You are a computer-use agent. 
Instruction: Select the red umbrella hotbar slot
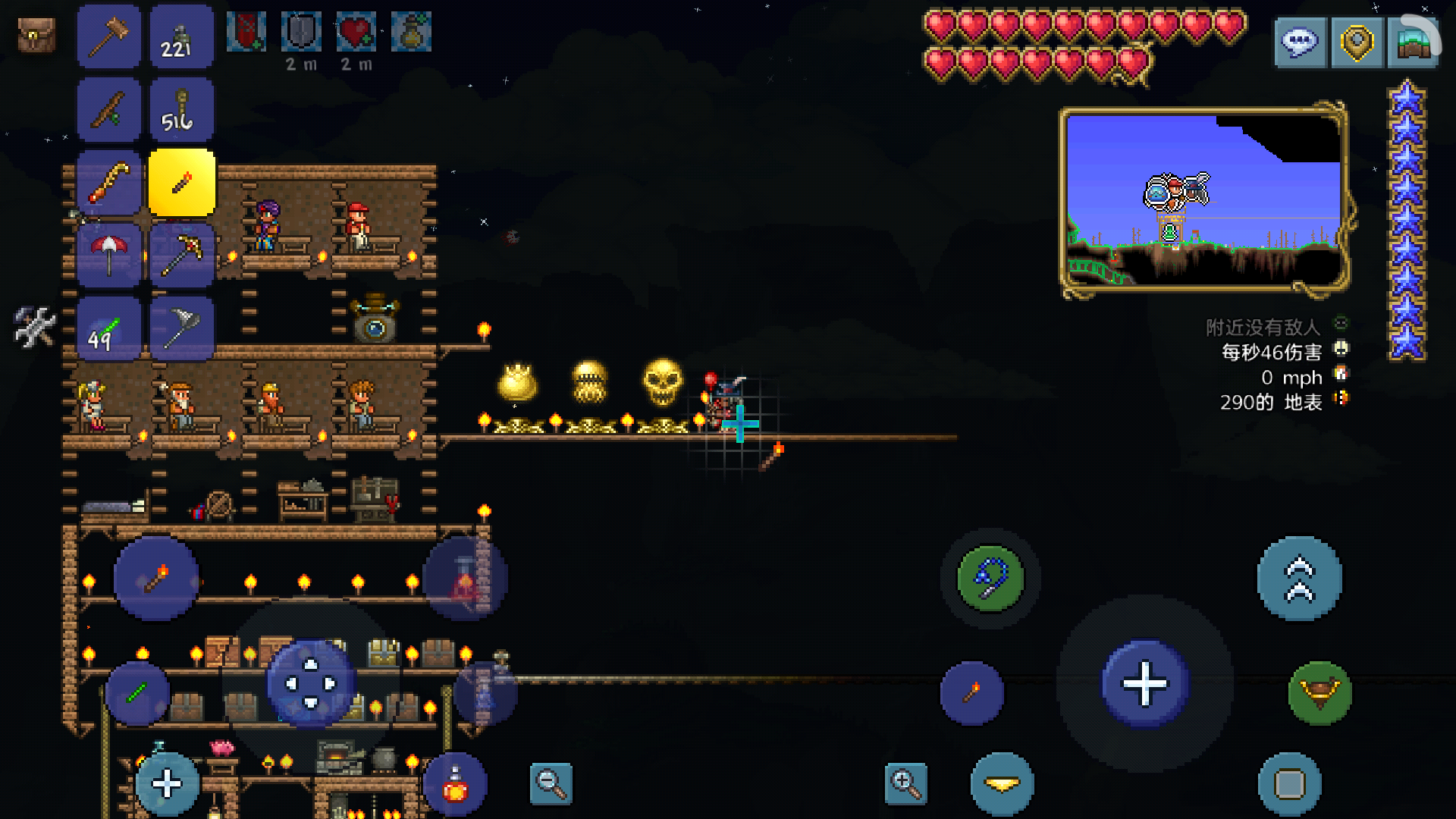(x=108, y=255)
